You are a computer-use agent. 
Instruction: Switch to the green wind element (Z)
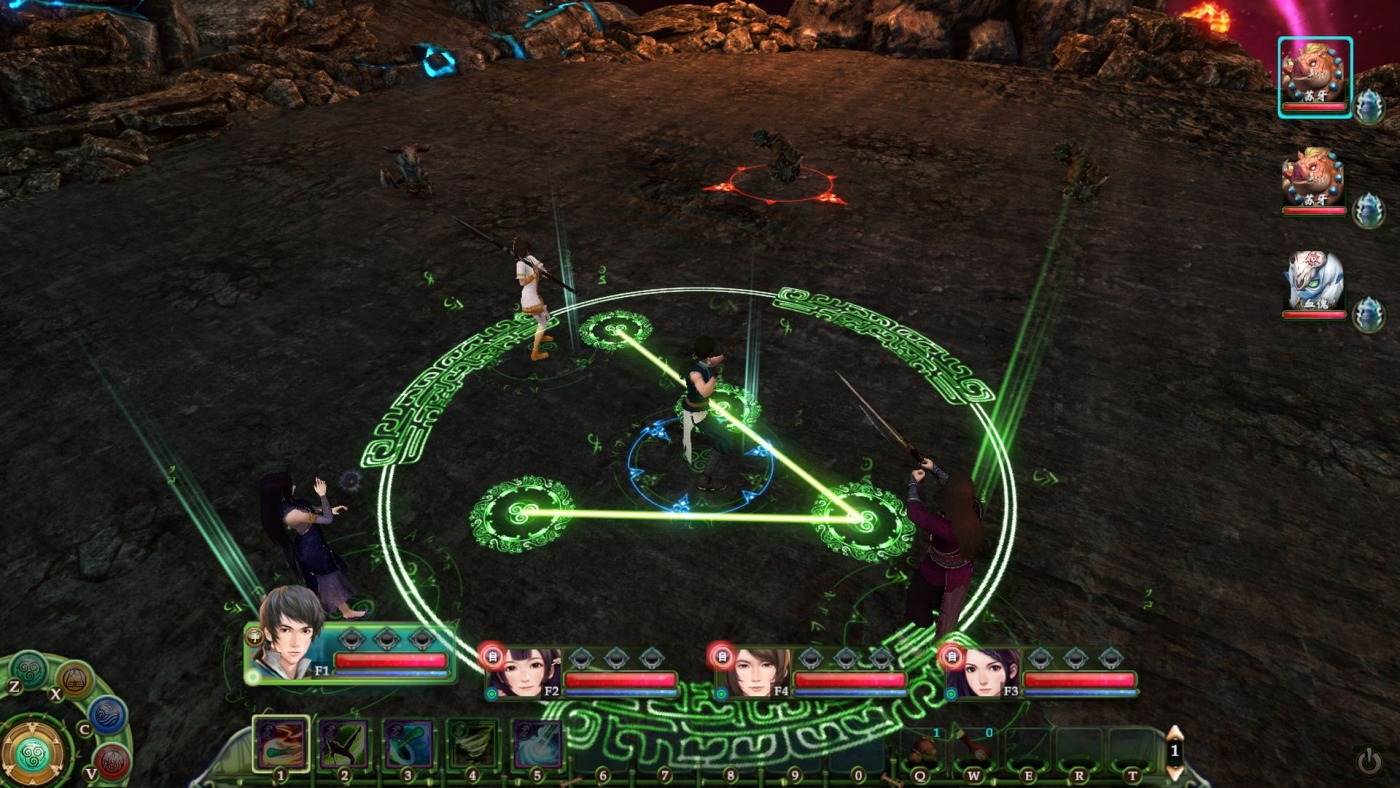coord(28,670)
